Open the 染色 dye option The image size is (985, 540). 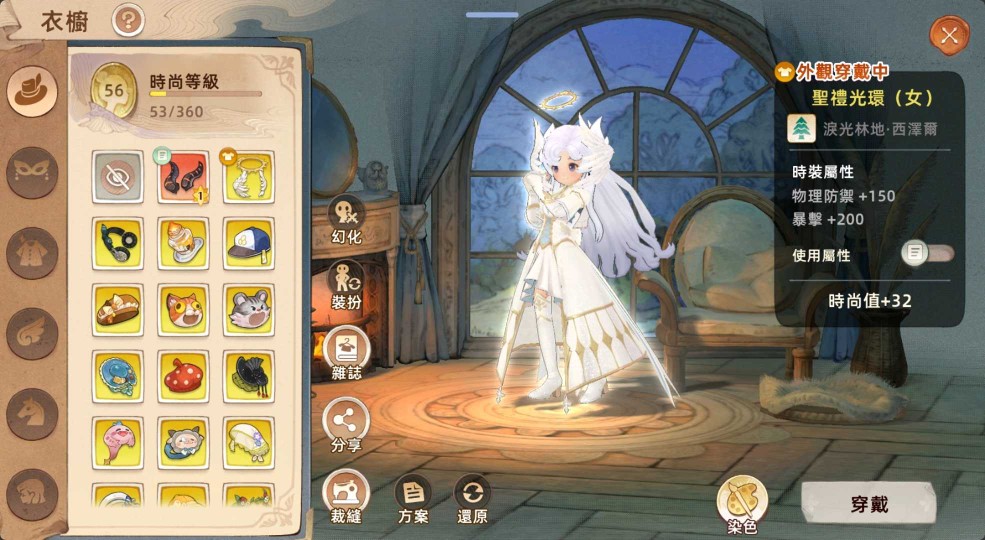(x=741, y=501)
